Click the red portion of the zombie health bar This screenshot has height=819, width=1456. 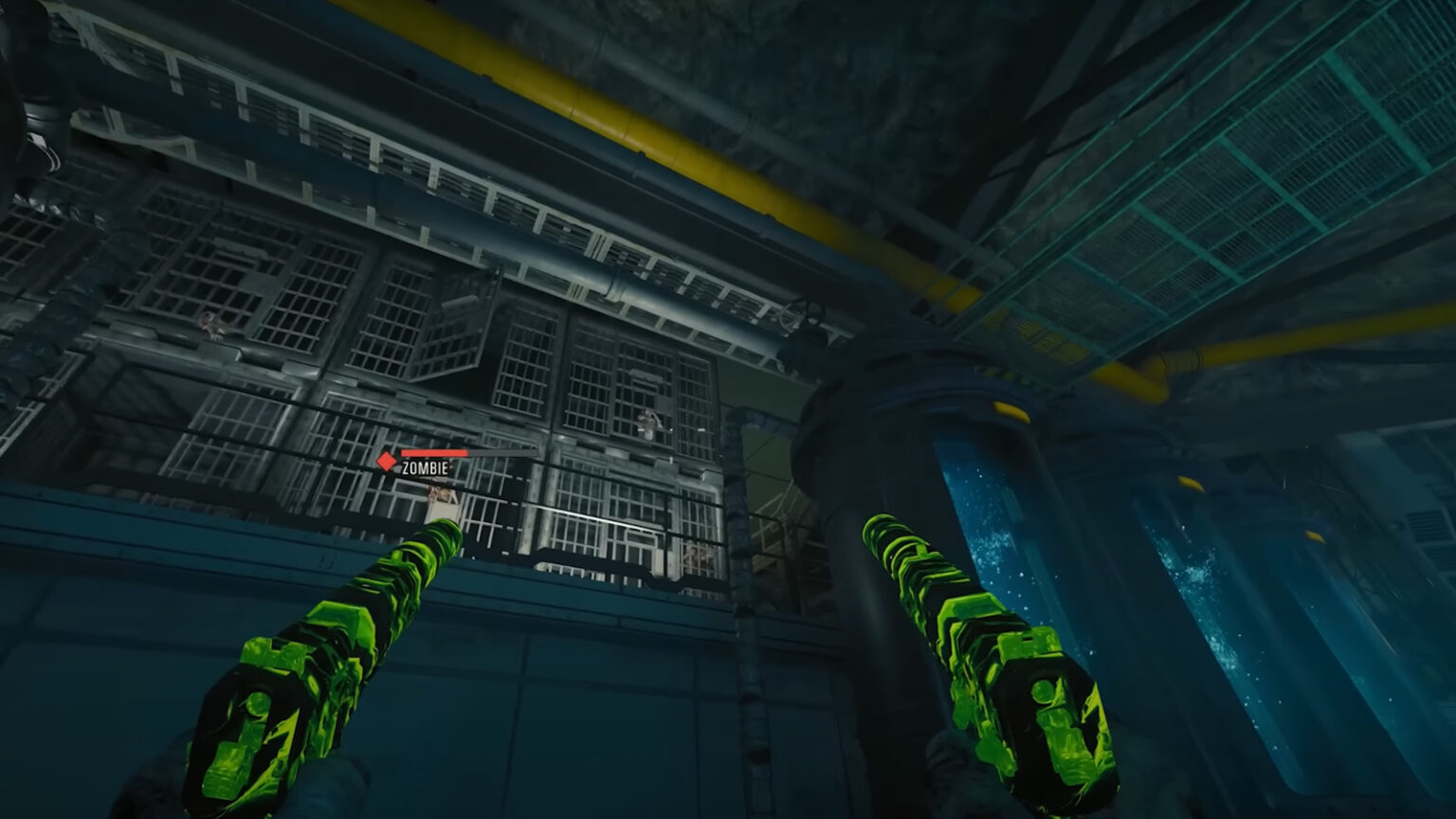pyautogui.click(x=431, y=453)
